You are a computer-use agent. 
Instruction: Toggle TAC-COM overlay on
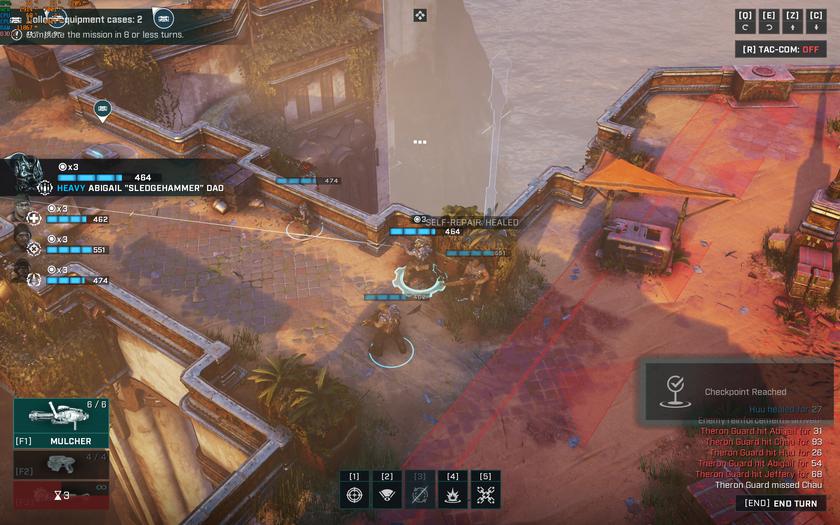(x=781, y=49)
